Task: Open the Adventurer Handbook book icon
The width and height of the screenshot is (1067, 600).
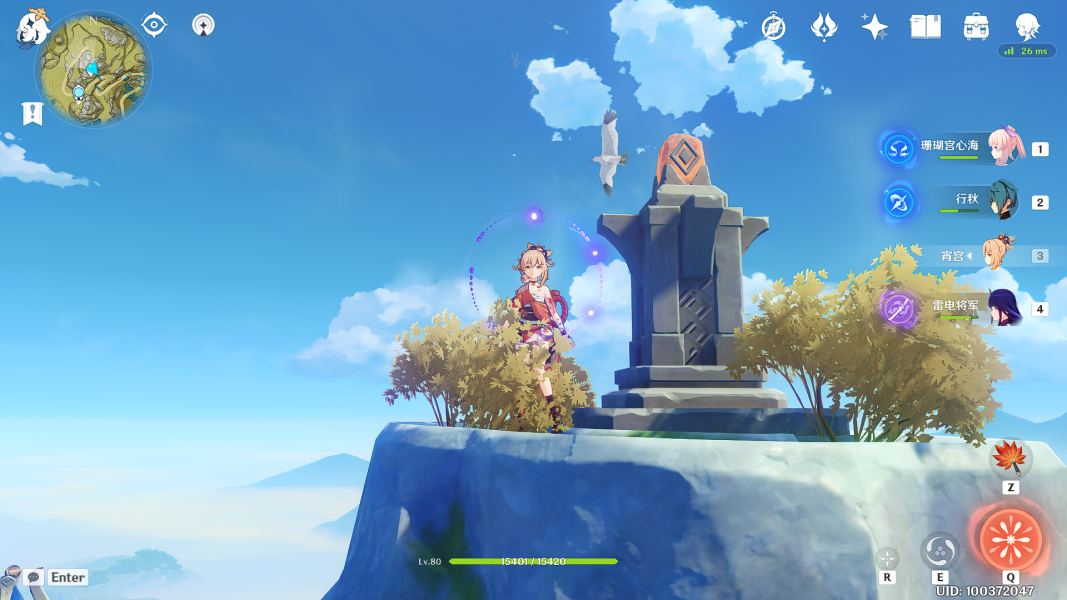Action: click(925, 27)
